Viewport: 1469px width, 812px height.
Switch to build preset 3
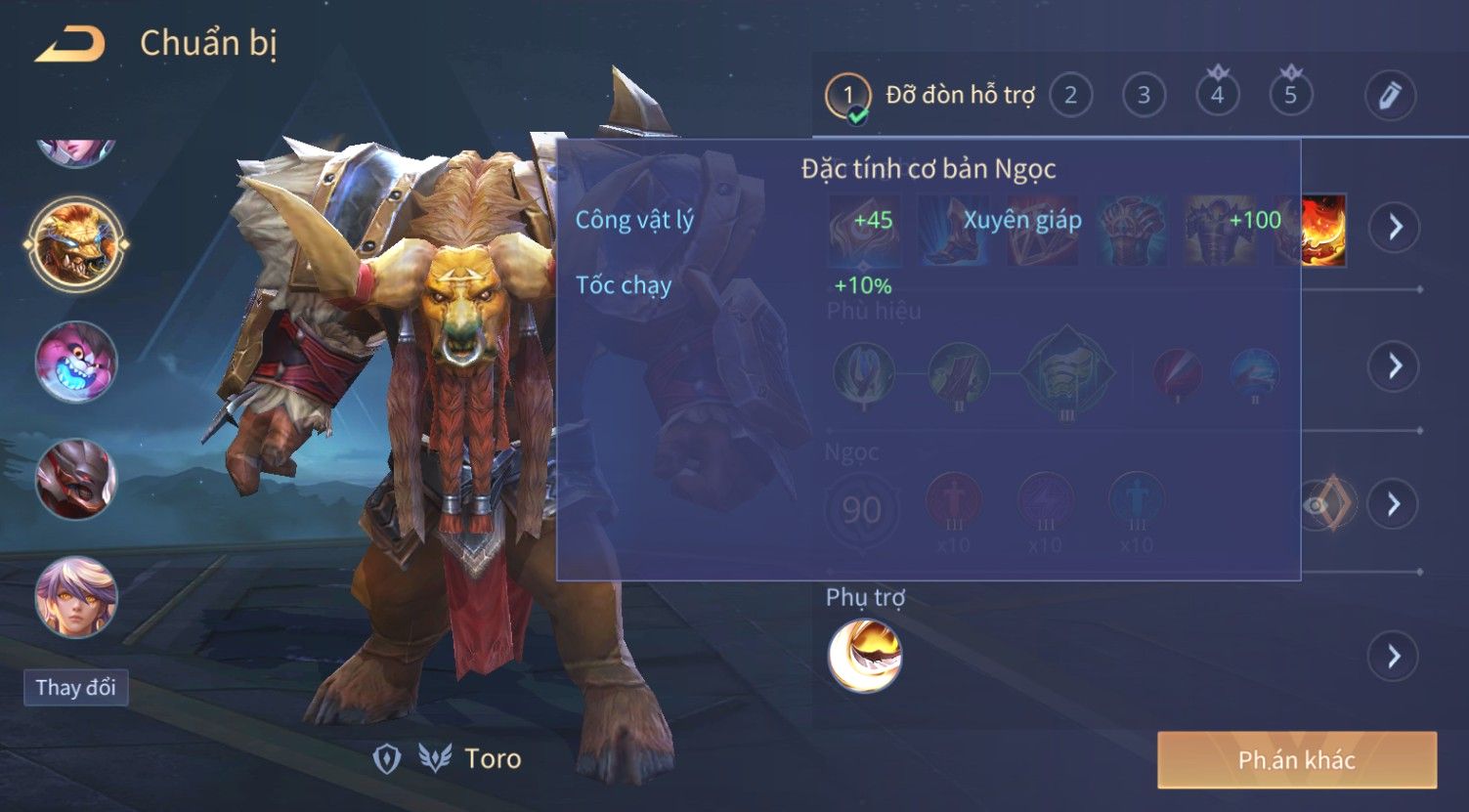[1144, 96]
